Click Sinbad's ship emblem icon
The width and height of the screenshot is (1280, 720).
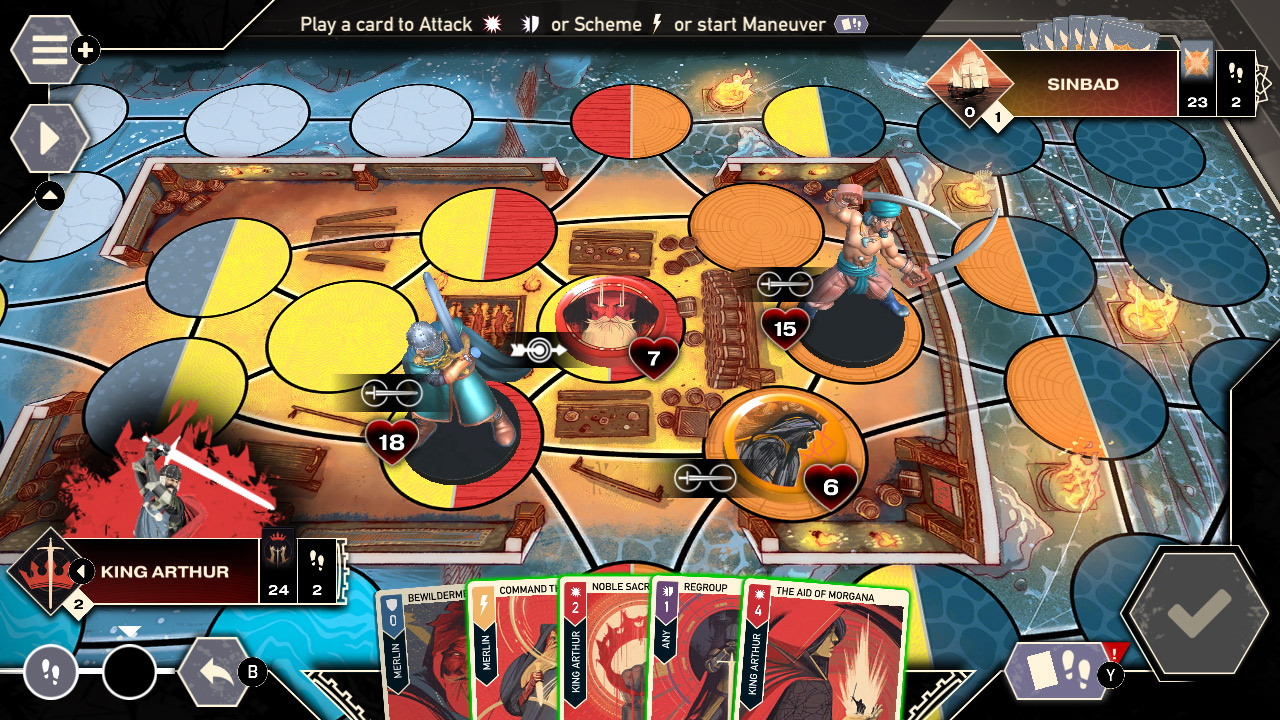[x=972, y=80]
